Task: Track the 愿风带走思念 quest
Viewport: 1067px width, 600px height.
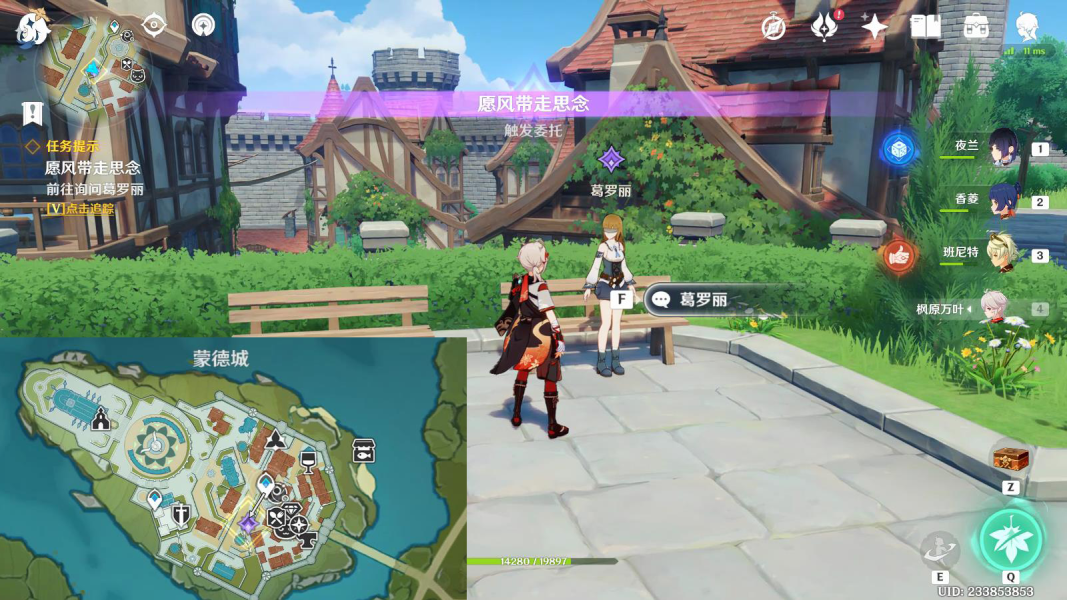Action: [80, 208]
